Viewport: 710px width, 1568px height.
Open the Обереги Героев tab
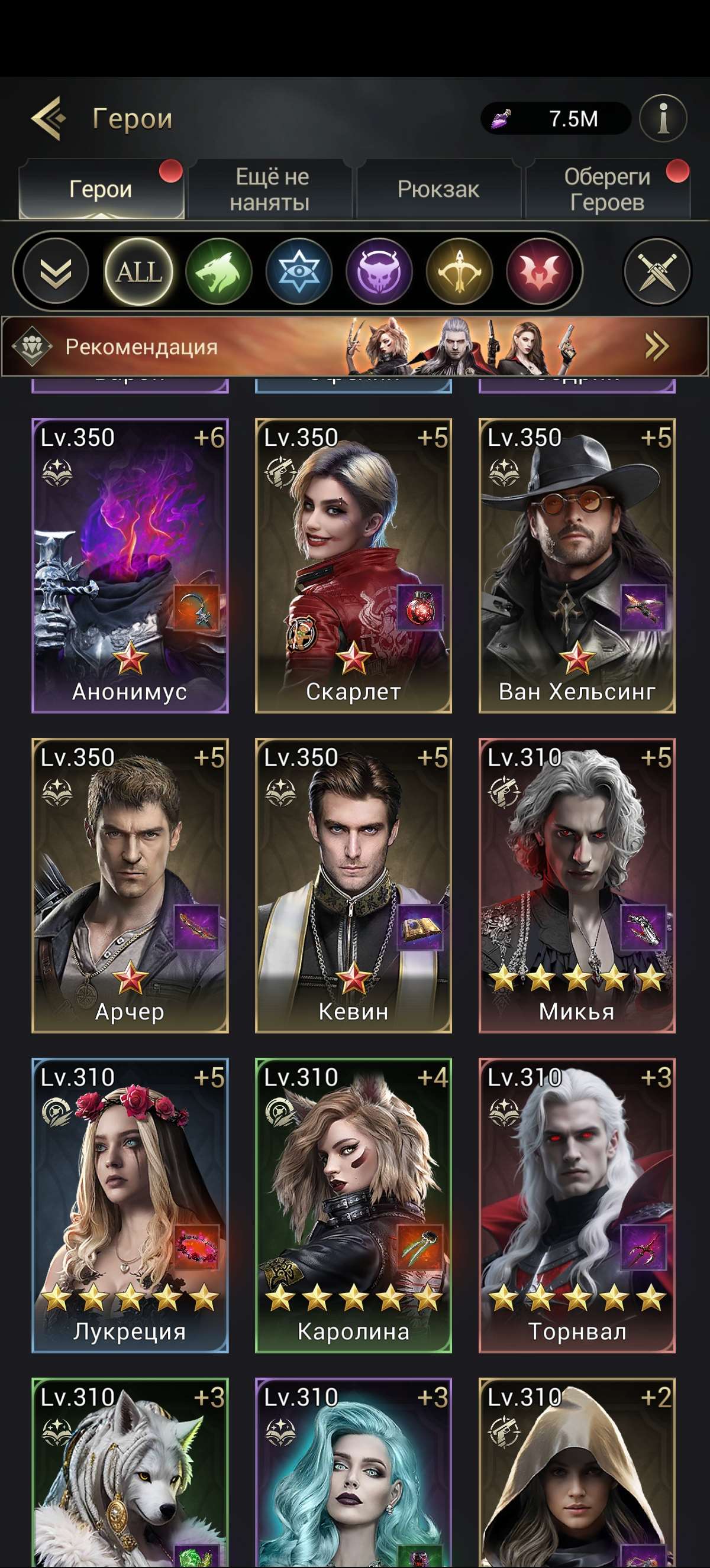point(607,189)
